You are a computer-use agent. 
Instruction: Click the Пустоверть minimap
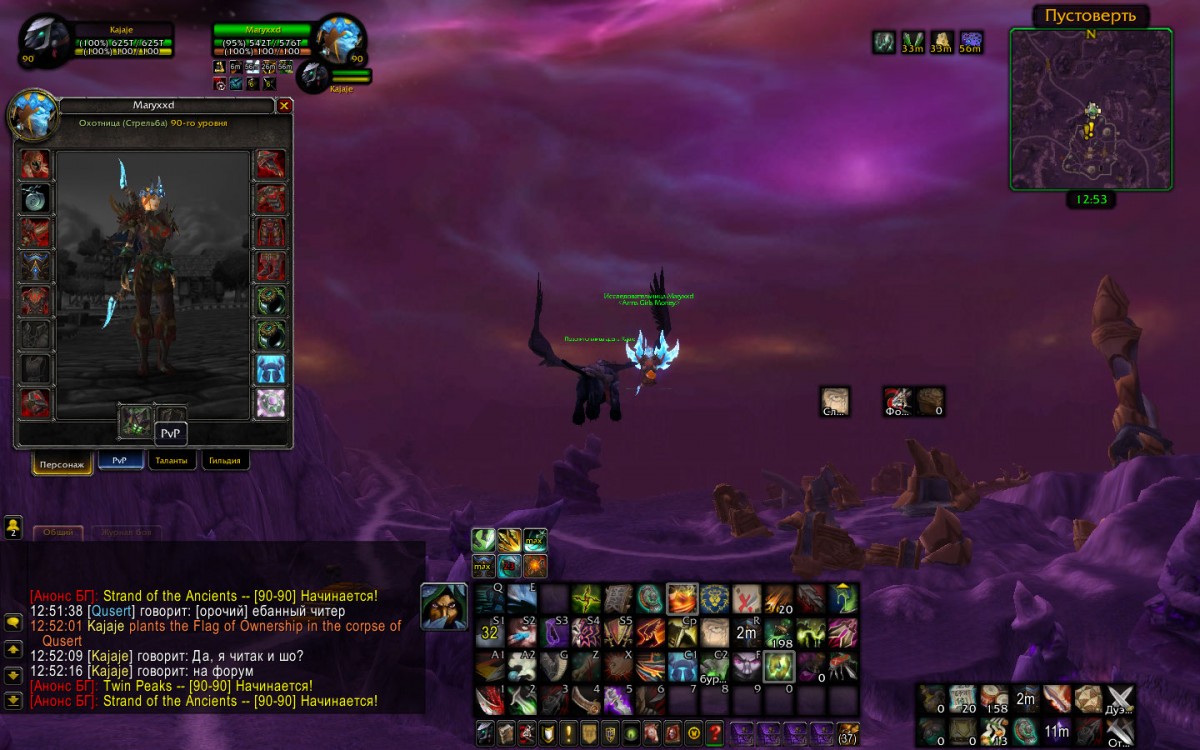(x=1090, y=108)
